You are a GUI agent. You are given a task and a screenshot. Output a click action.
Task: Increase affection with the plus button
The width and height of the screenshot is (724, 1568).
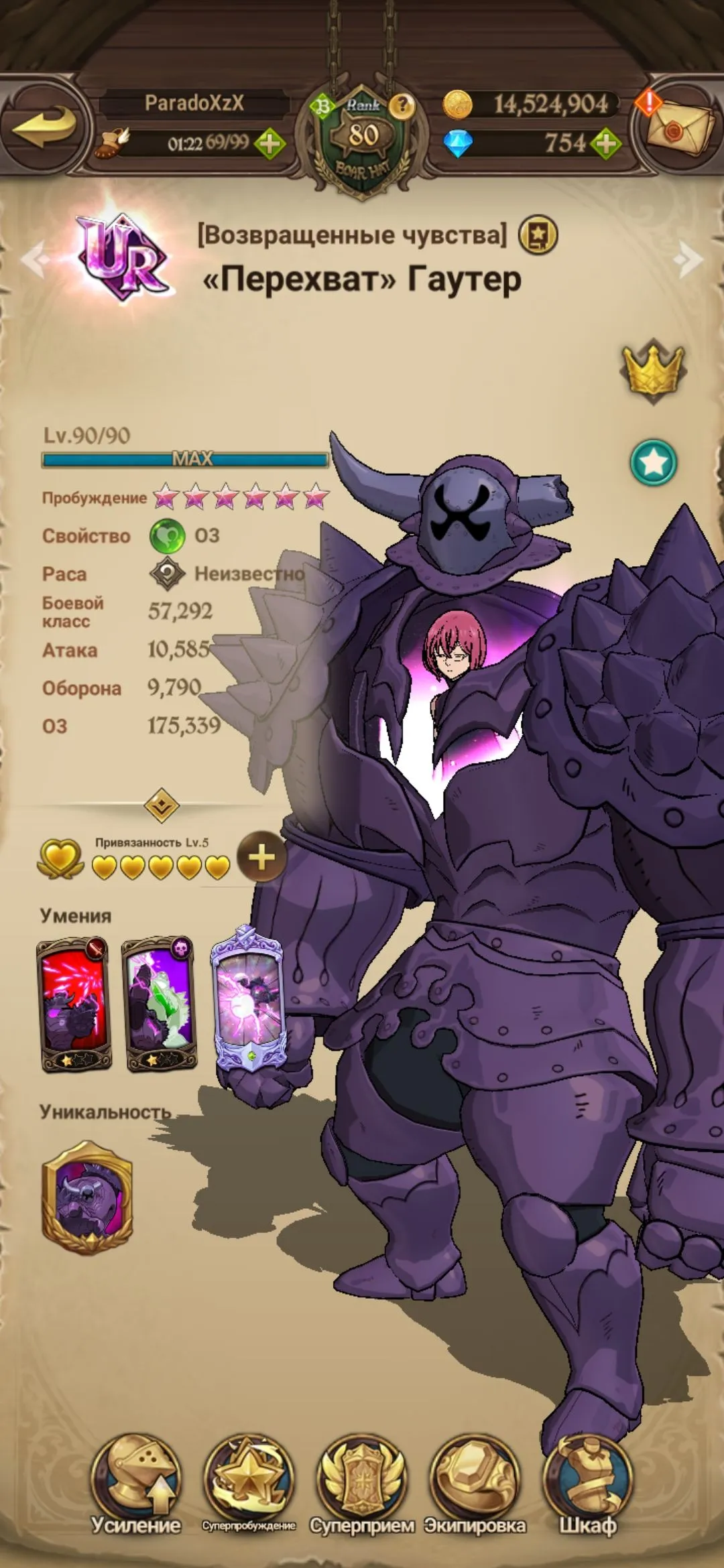tap(261, 857)
